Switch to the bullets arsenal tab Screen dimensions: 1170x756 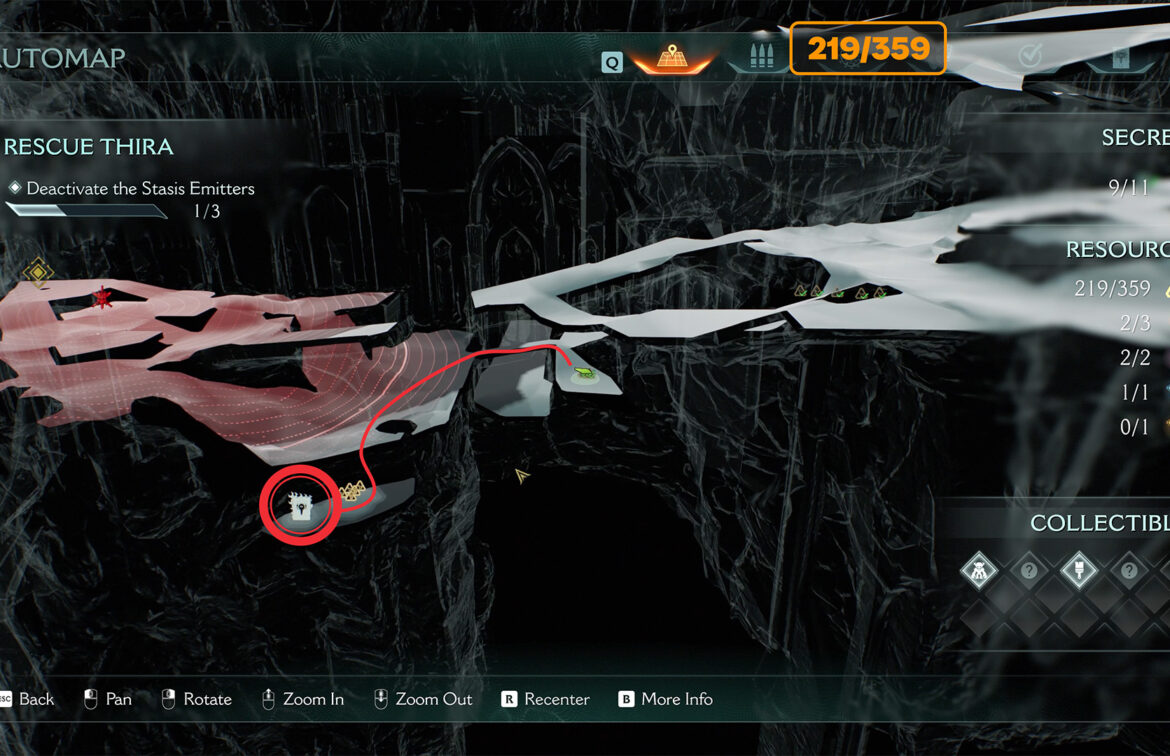(761, 56)
